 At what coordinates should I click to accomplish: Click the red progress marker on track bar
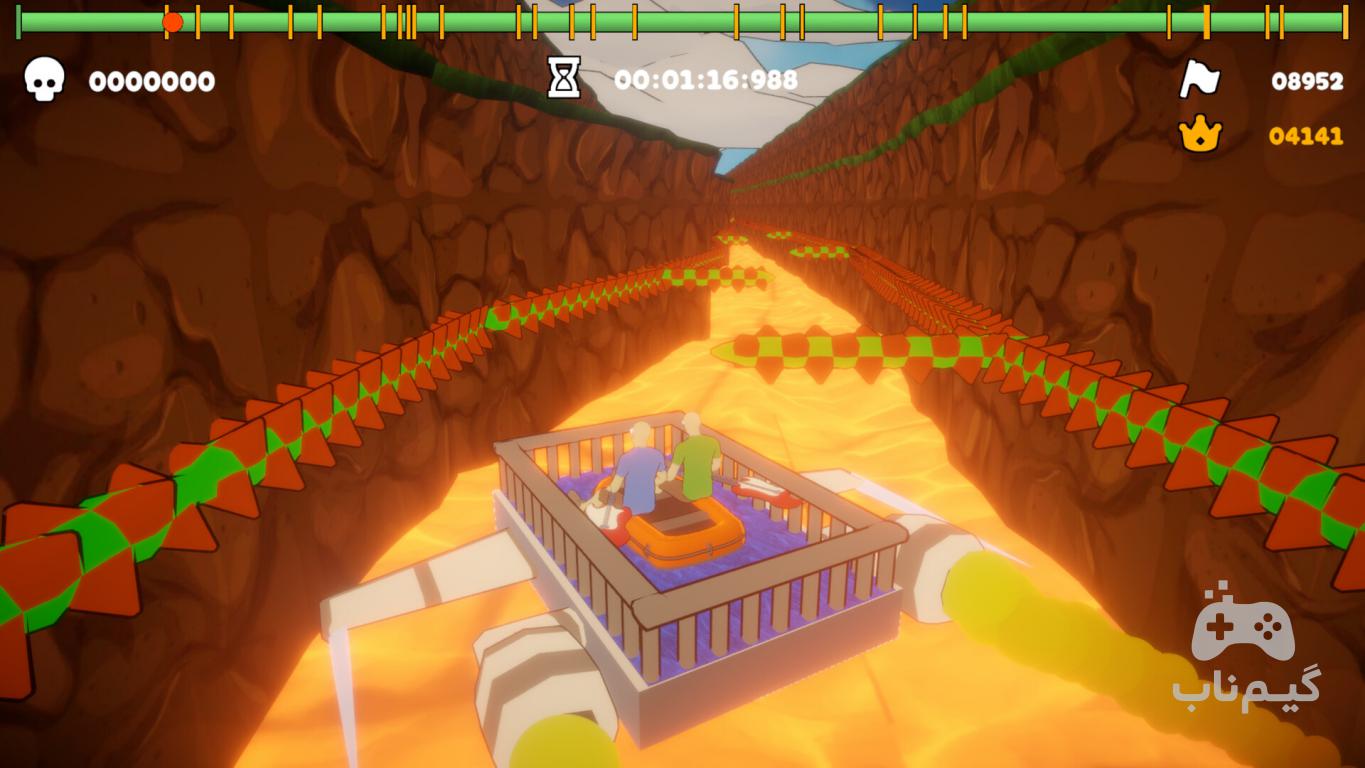172,22
